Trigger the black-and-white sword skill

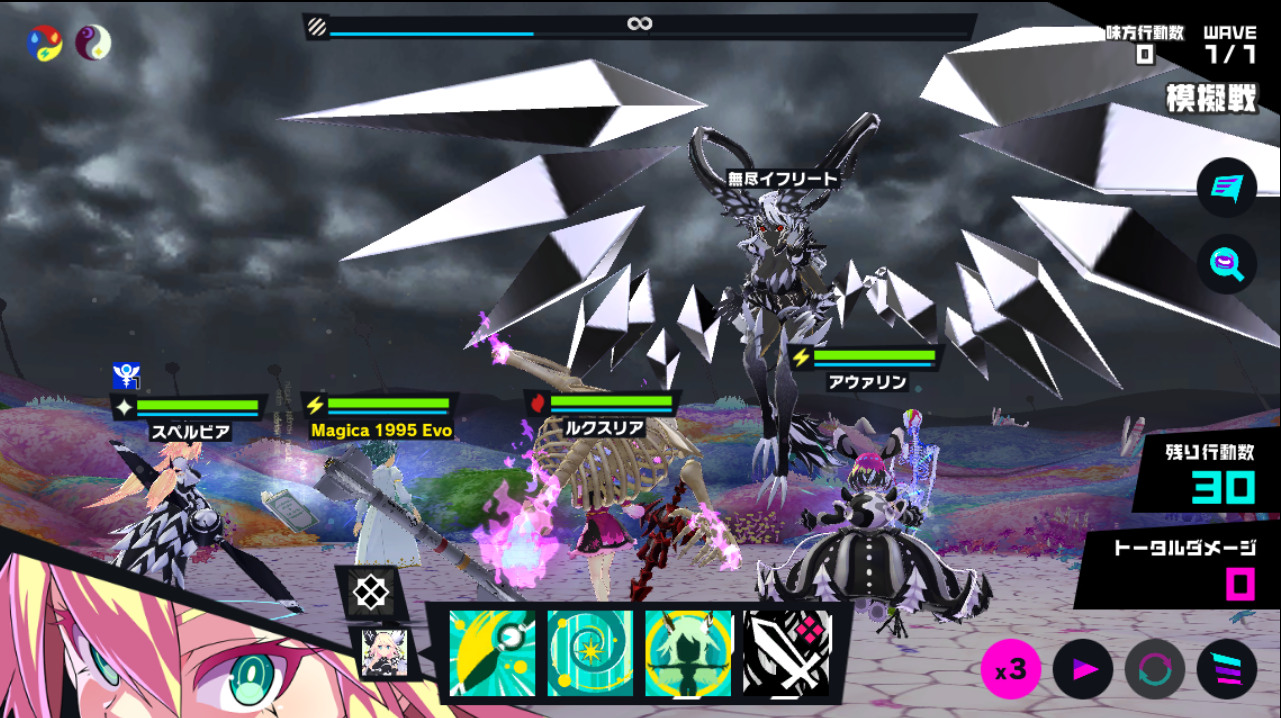pyautogui.click(x=787, y=653)
